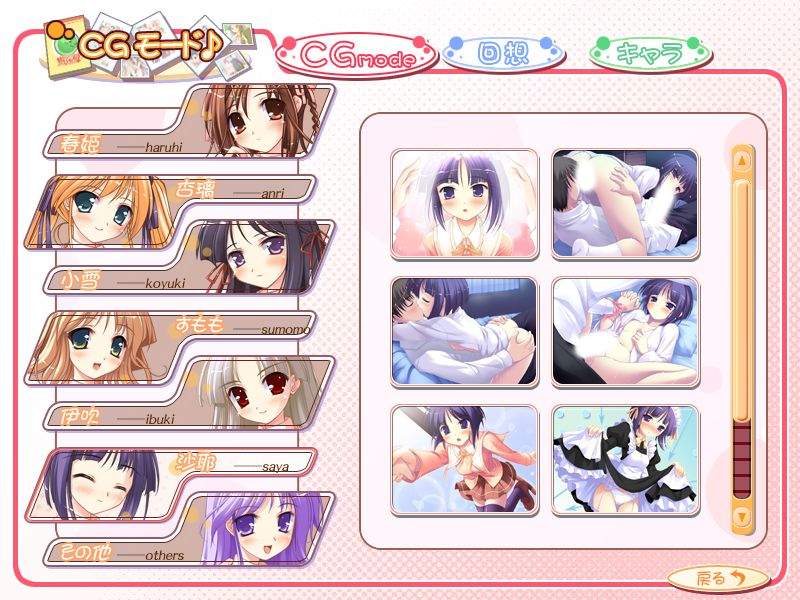Click the scrollbar's down arrow

pos(742,516)
